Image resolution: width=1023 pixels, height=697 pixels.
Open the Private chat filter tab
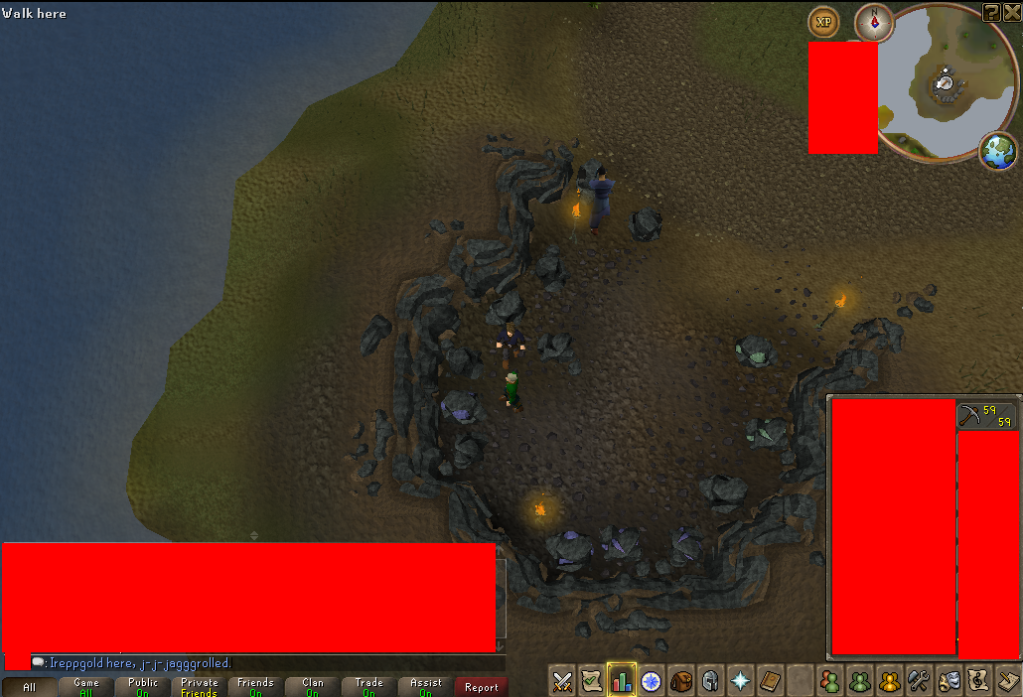pos(199,687)
